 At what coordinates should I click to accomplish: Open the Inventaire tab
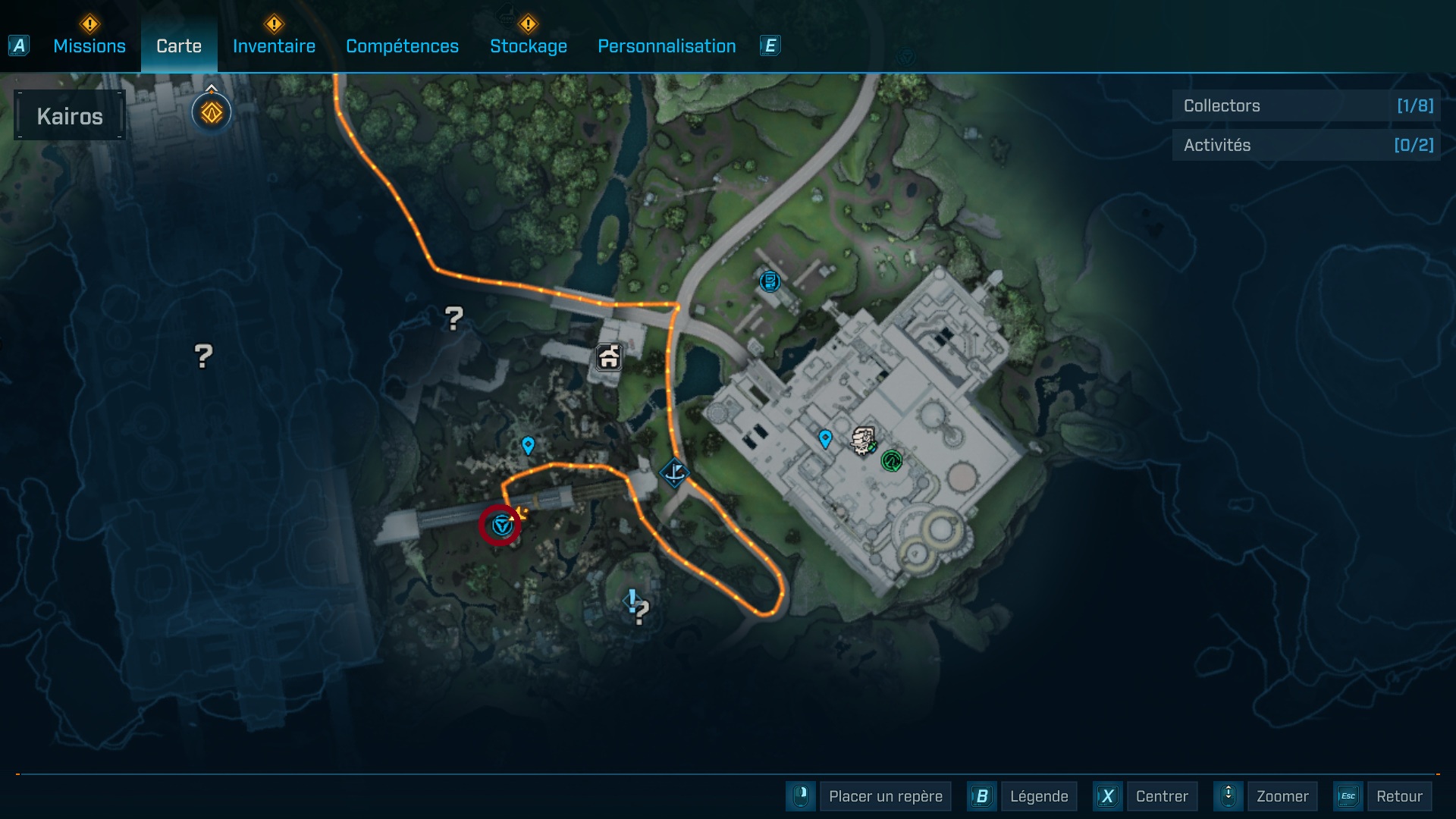click(x=274, y=46)
